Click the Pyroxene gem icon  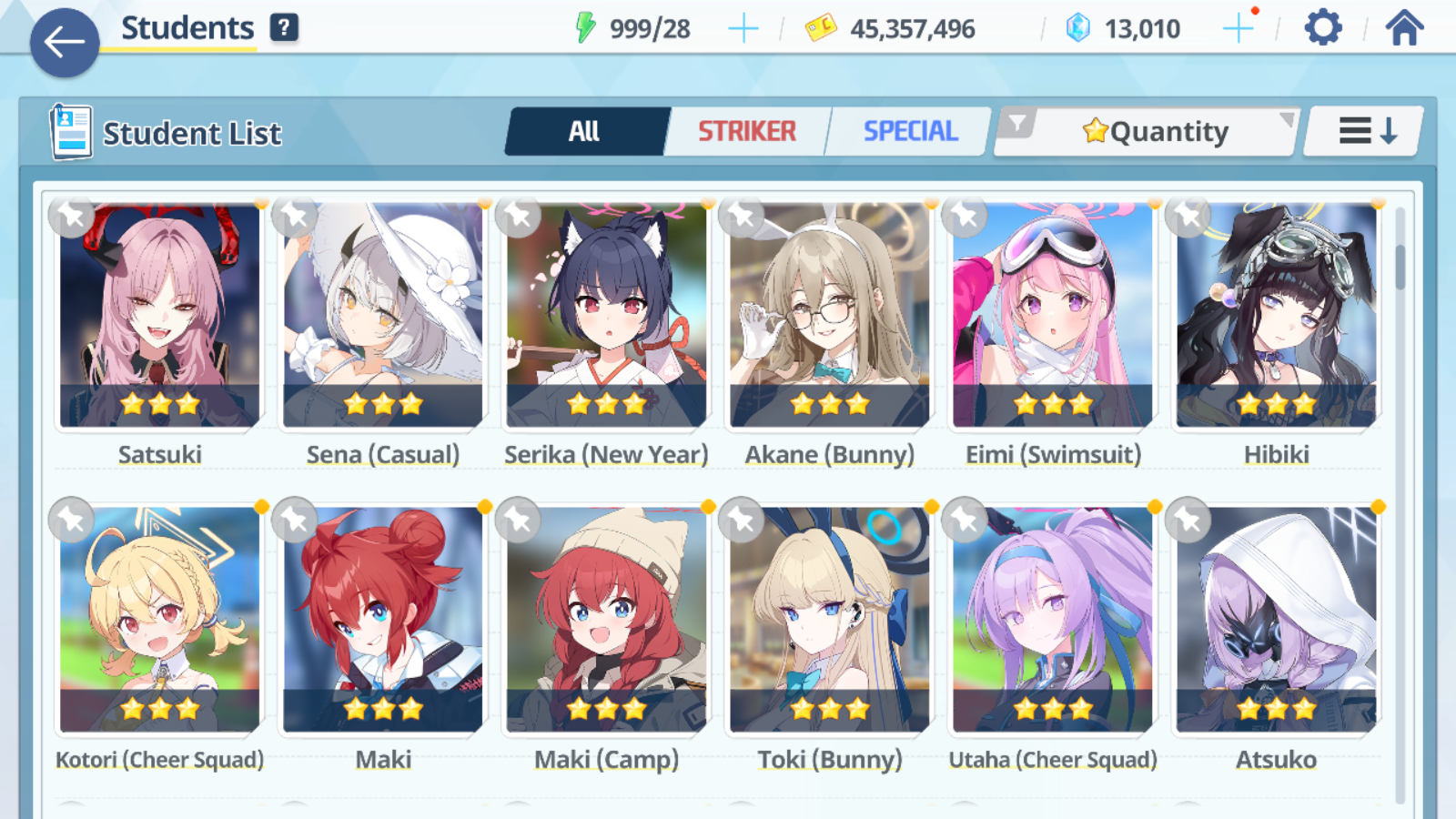[x=1078, y=26]
